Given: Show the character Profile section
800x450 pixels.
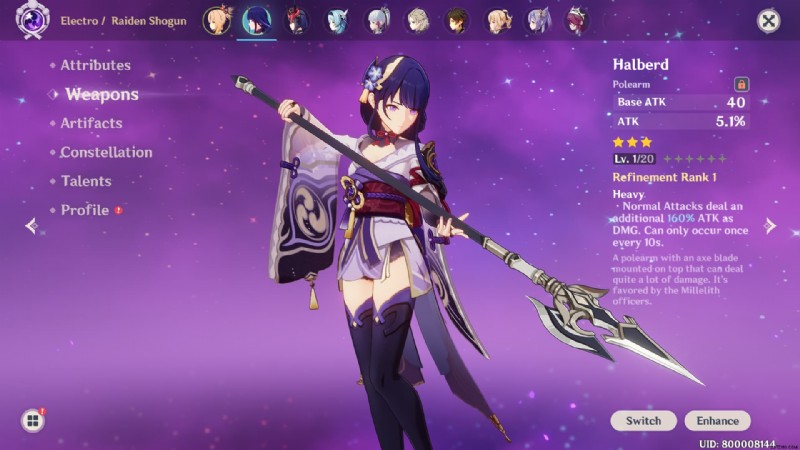Looking at the screenshot, I should [x=85, y=210].
